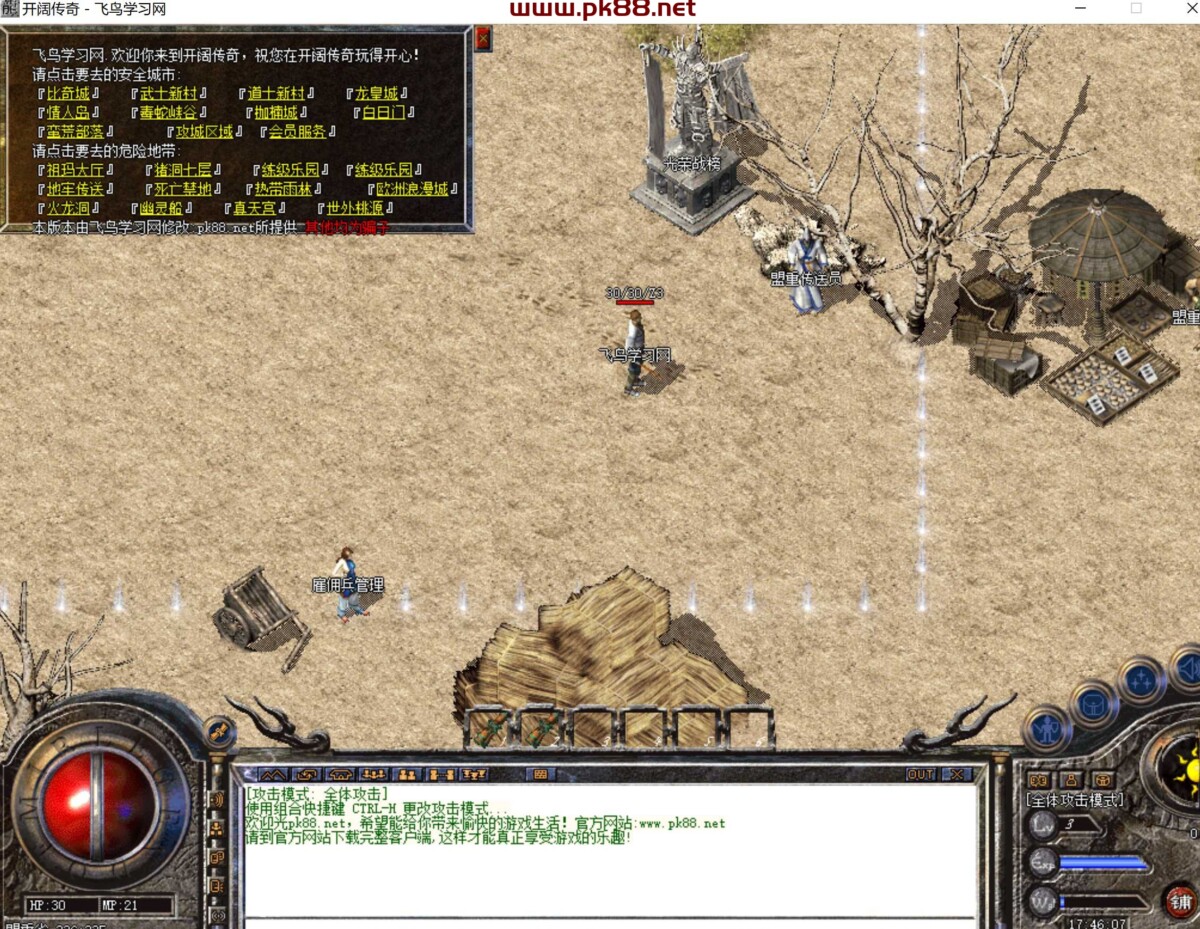This screenshot has height=929, width=1200.
Task: Open the bag inventory round button
Action: pyautogui.click(x=1093, y=704)
